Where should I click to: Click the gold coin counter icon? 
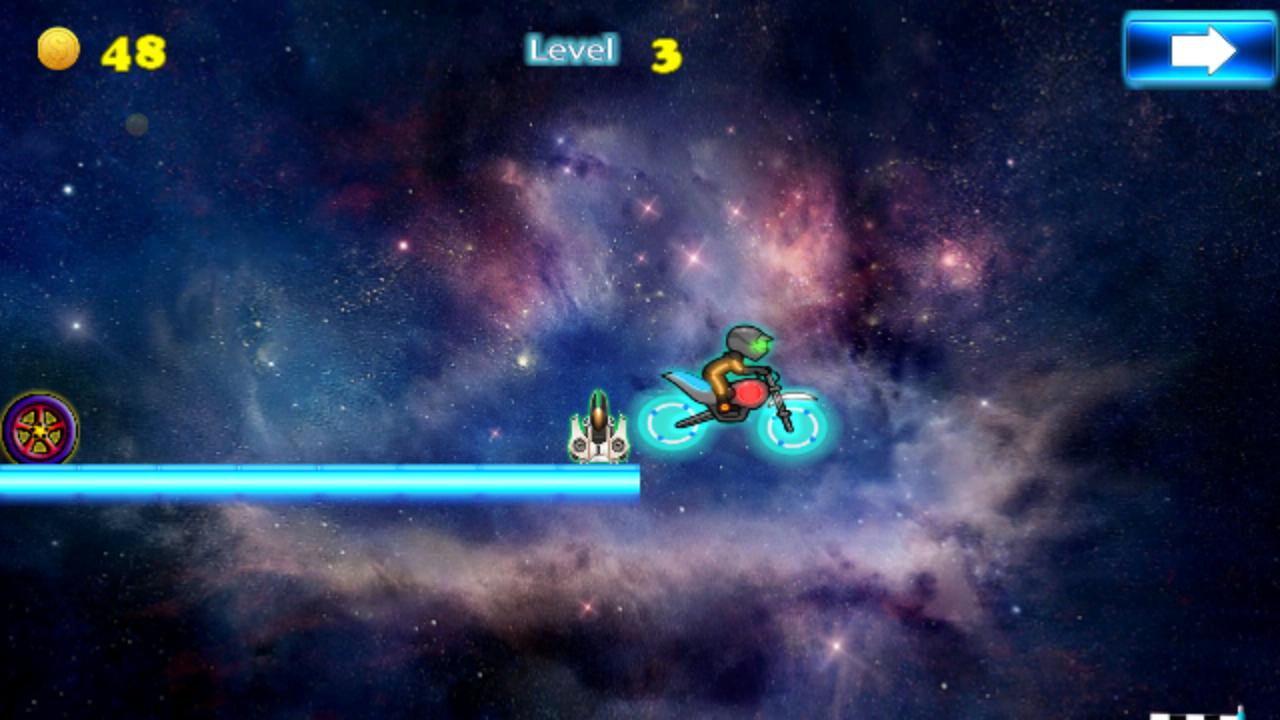point(60,48)
